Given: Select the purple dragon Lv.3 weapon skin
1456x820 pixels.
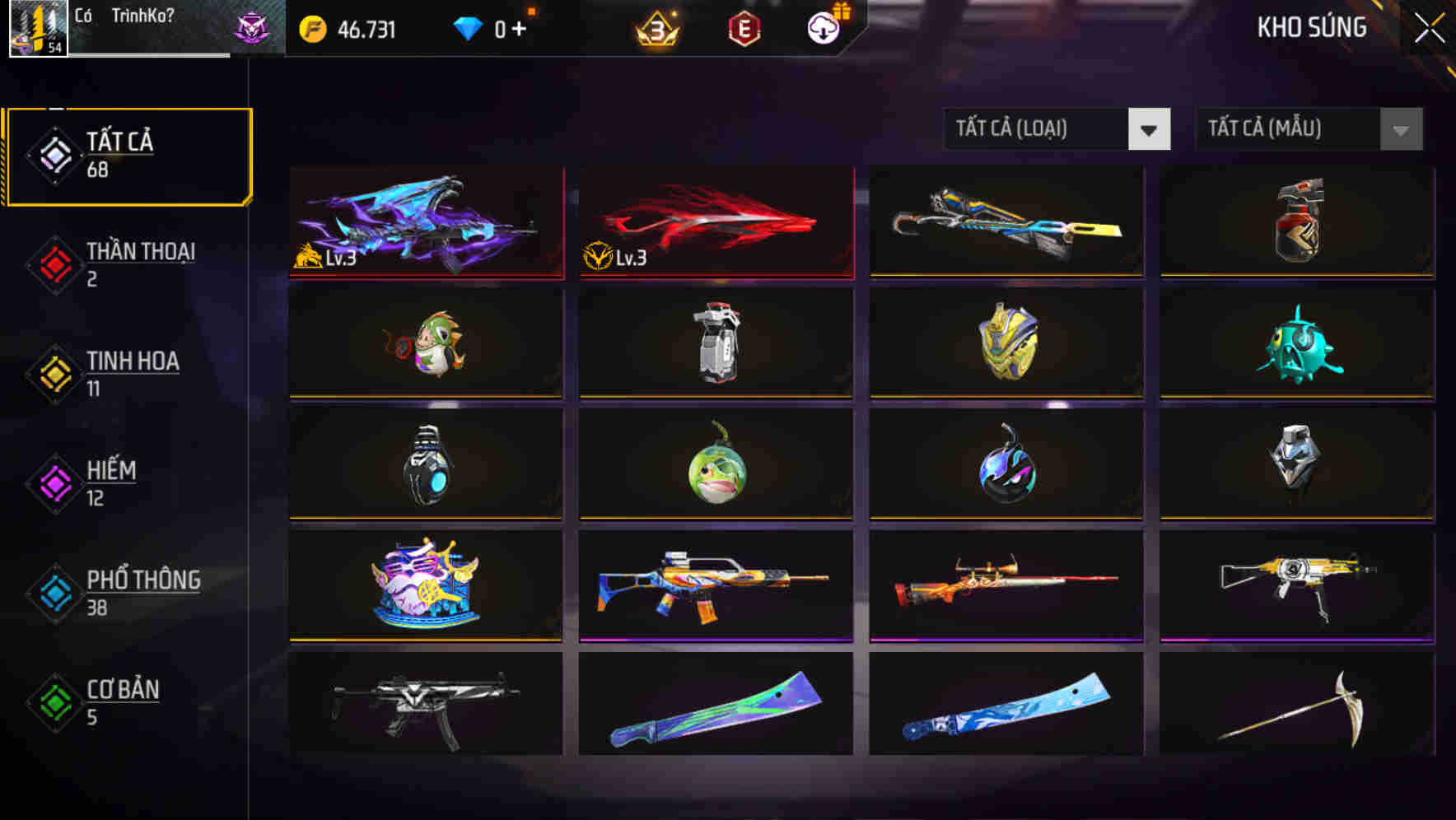Looking at the screenshot, I should pyautogui.click(x=425, y=222).
